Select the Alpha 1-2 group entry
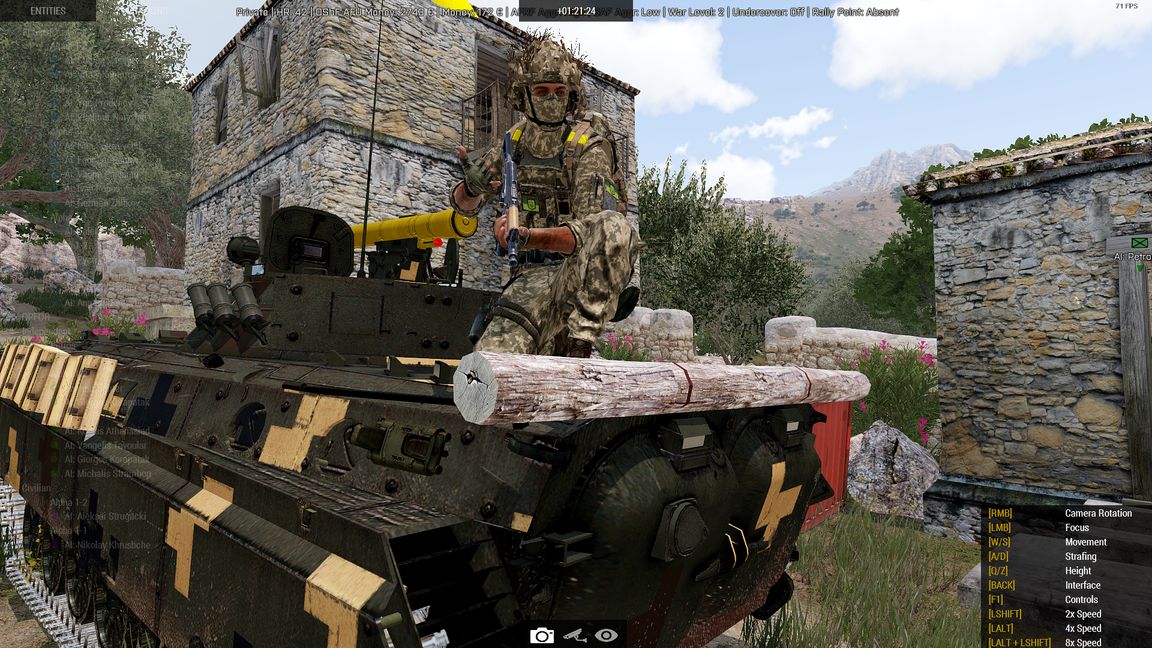 pos(70,502)
